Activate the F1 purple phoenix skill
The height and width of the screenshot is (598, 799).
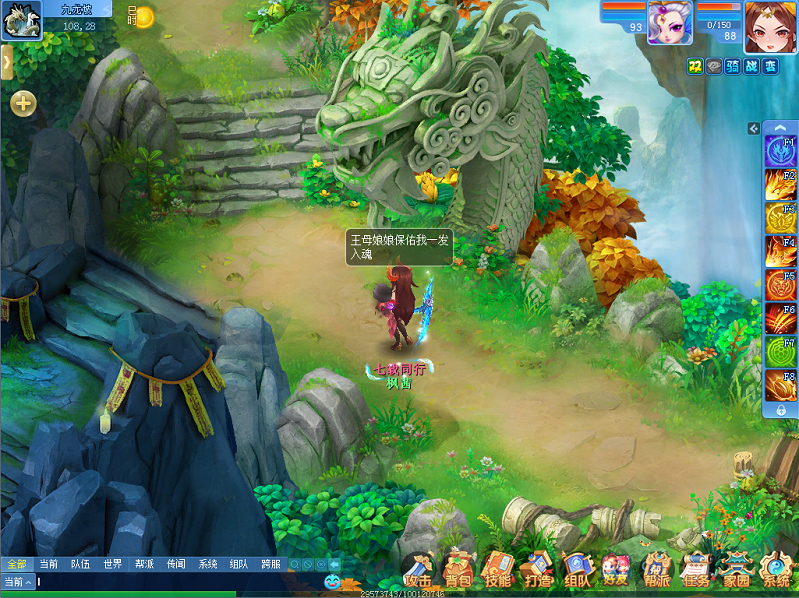[780, 152]
